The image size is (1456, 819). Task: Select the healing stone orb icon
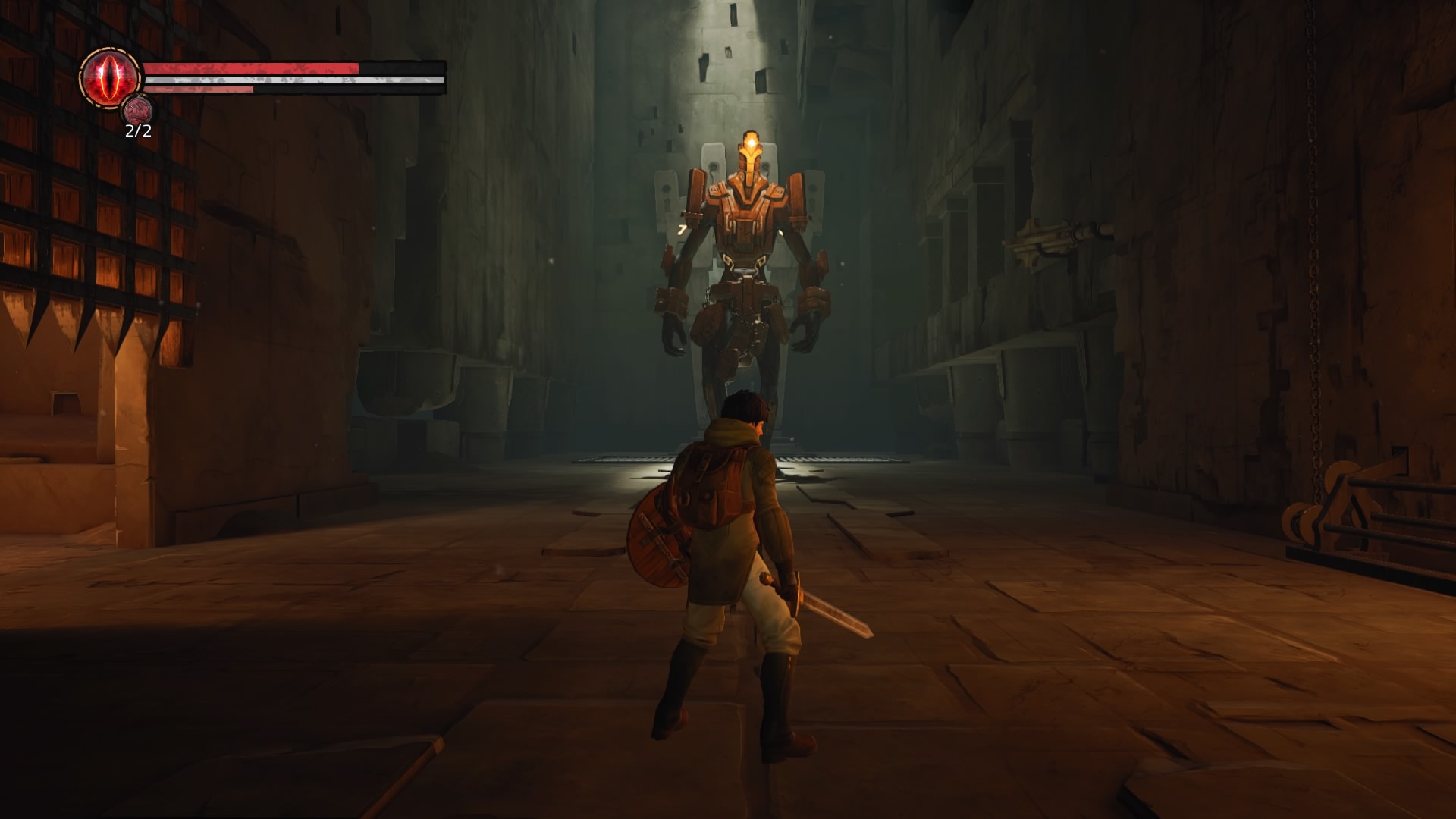139,108
